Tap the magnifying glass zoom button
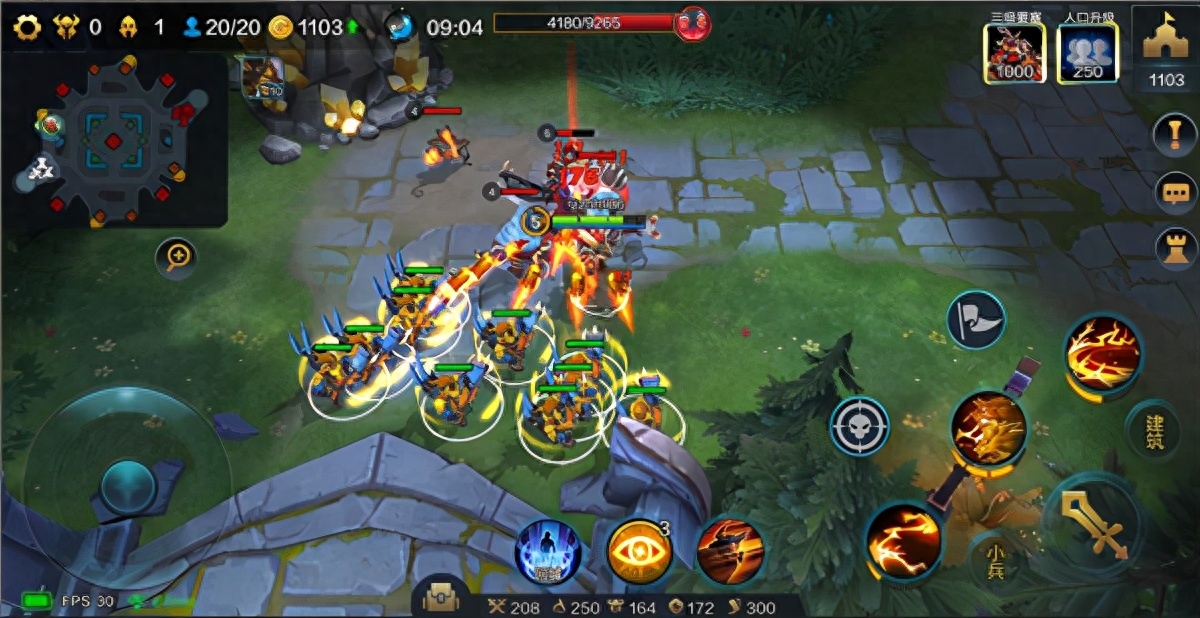This screenshot has height=618, width=1200. 176,258
